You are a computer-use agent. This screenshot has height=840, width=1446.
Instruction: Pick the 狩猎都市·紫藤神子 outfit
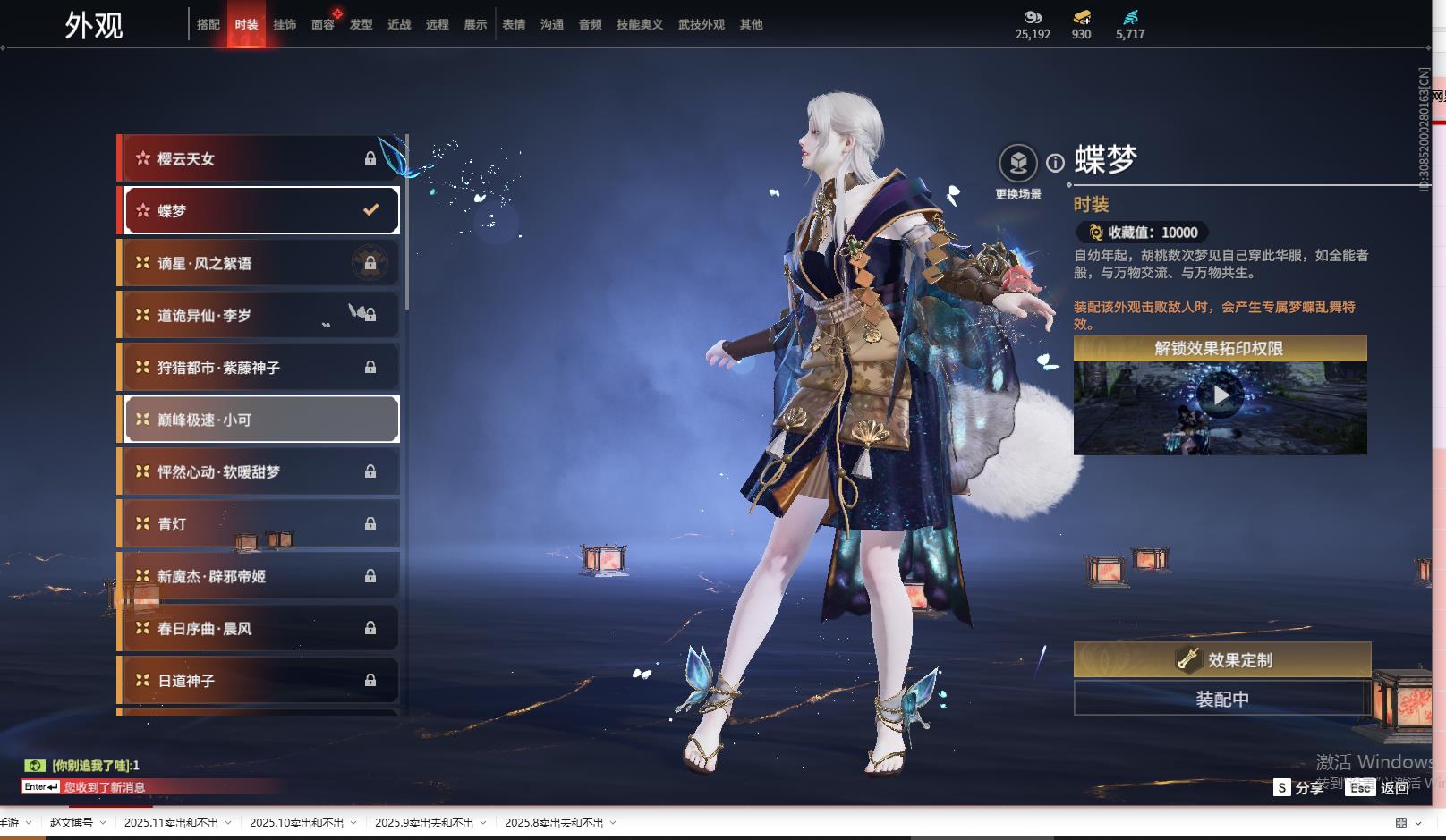[x=260, y=368]
